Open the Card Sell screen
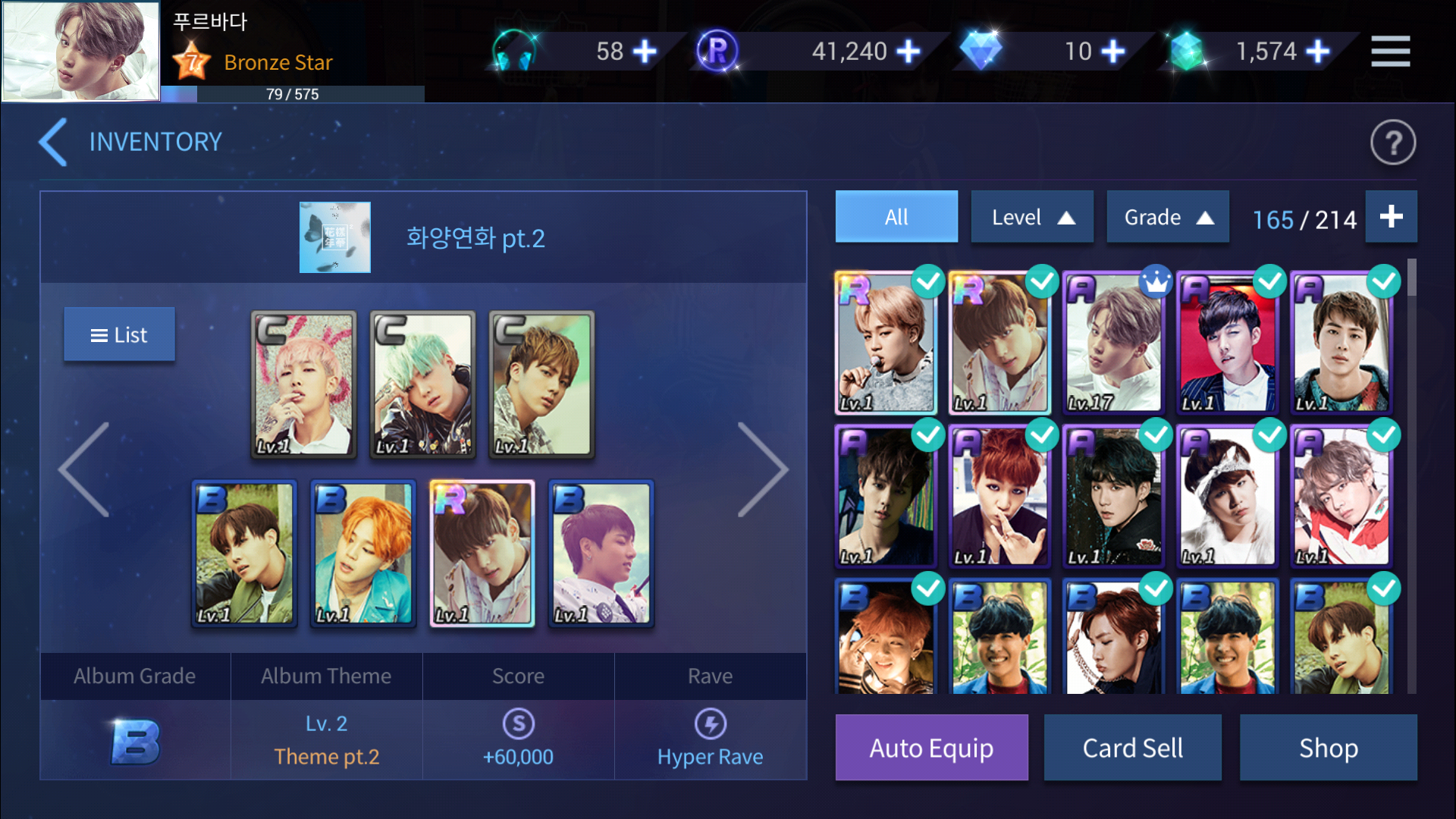The image size is (1456, 819). [x=1132, y=747]
